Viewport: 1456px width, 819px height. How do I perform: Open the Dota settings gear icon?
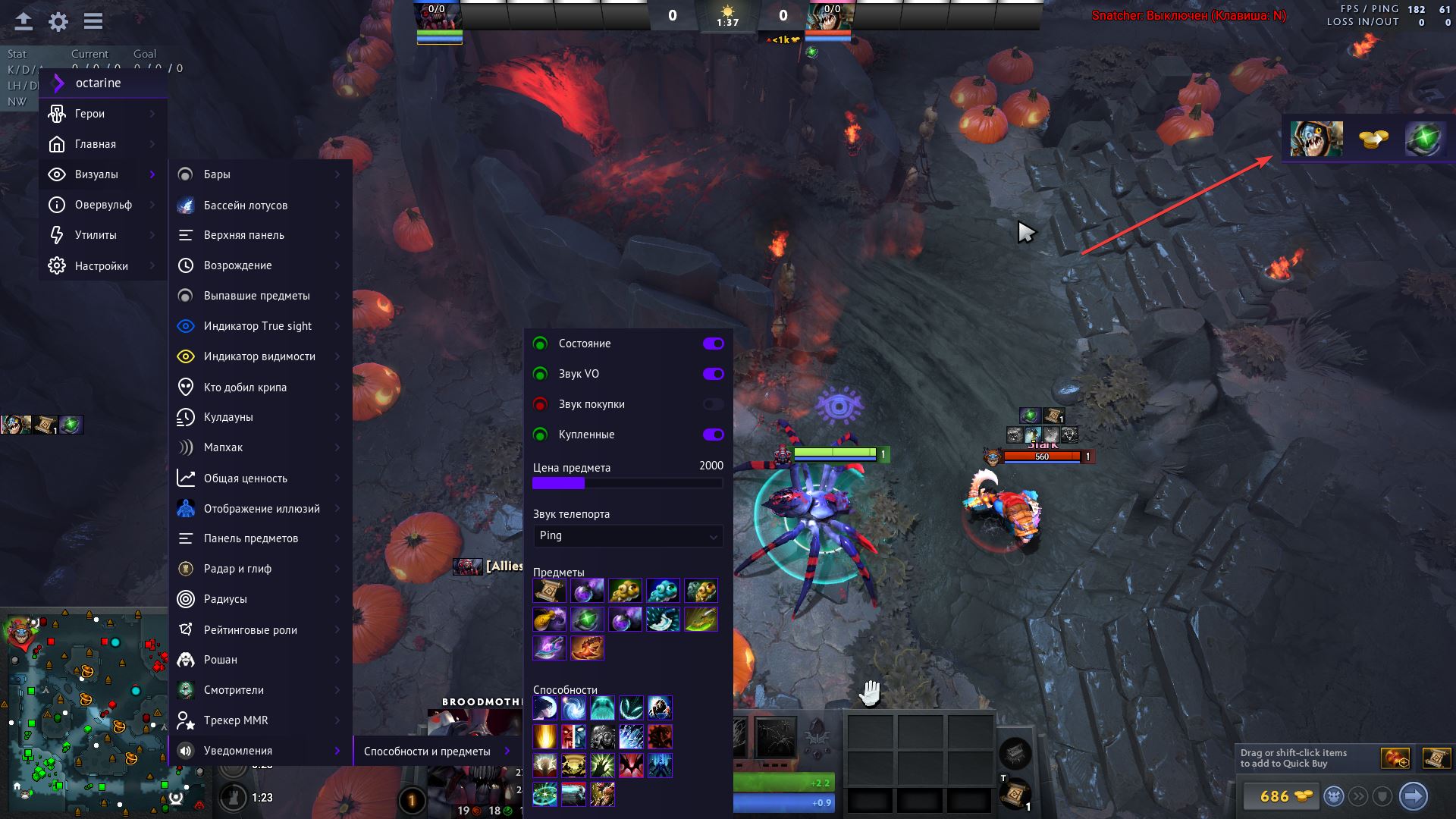pos(58,21)
